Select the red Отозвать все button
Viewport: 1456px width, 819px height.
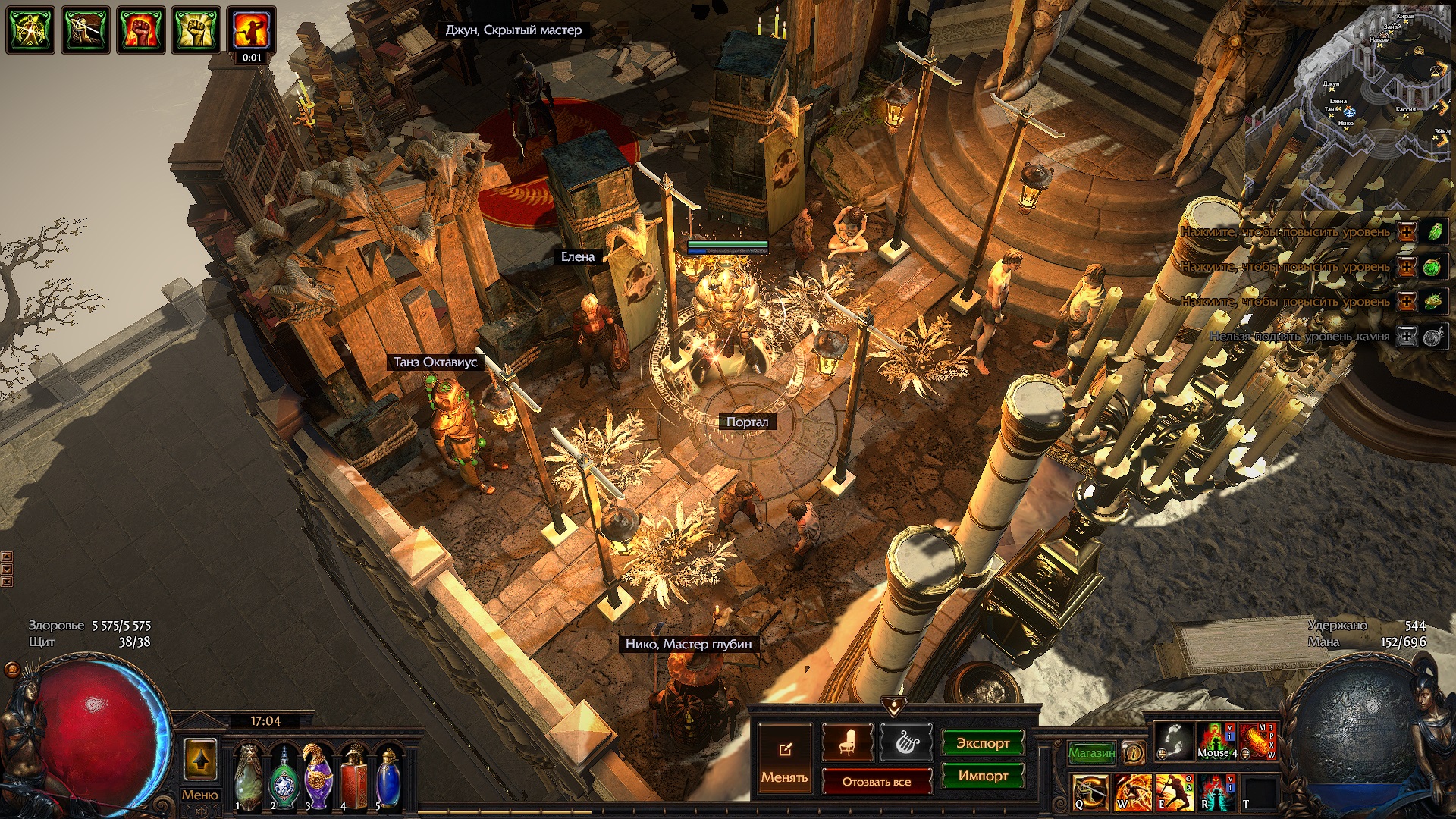876,782
